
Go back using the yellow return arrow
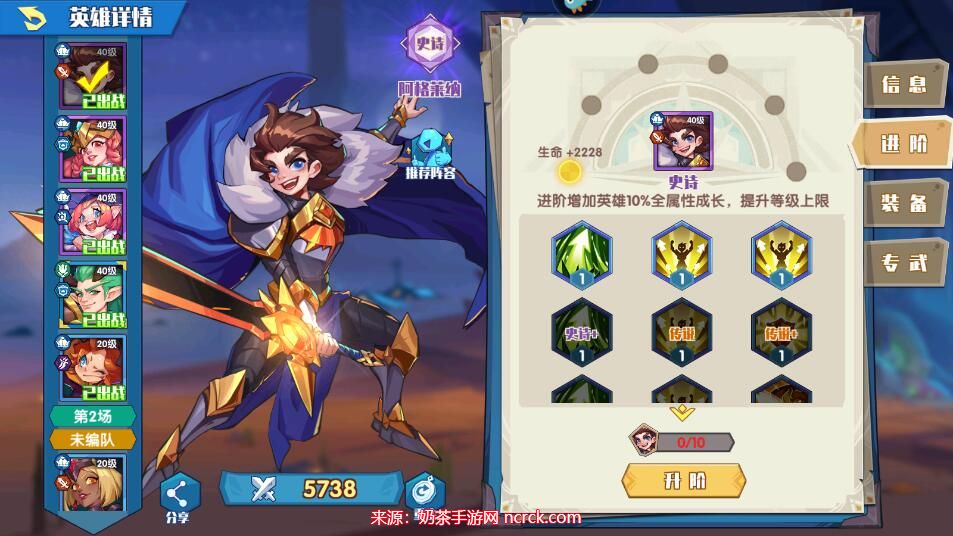pos(34,17)
